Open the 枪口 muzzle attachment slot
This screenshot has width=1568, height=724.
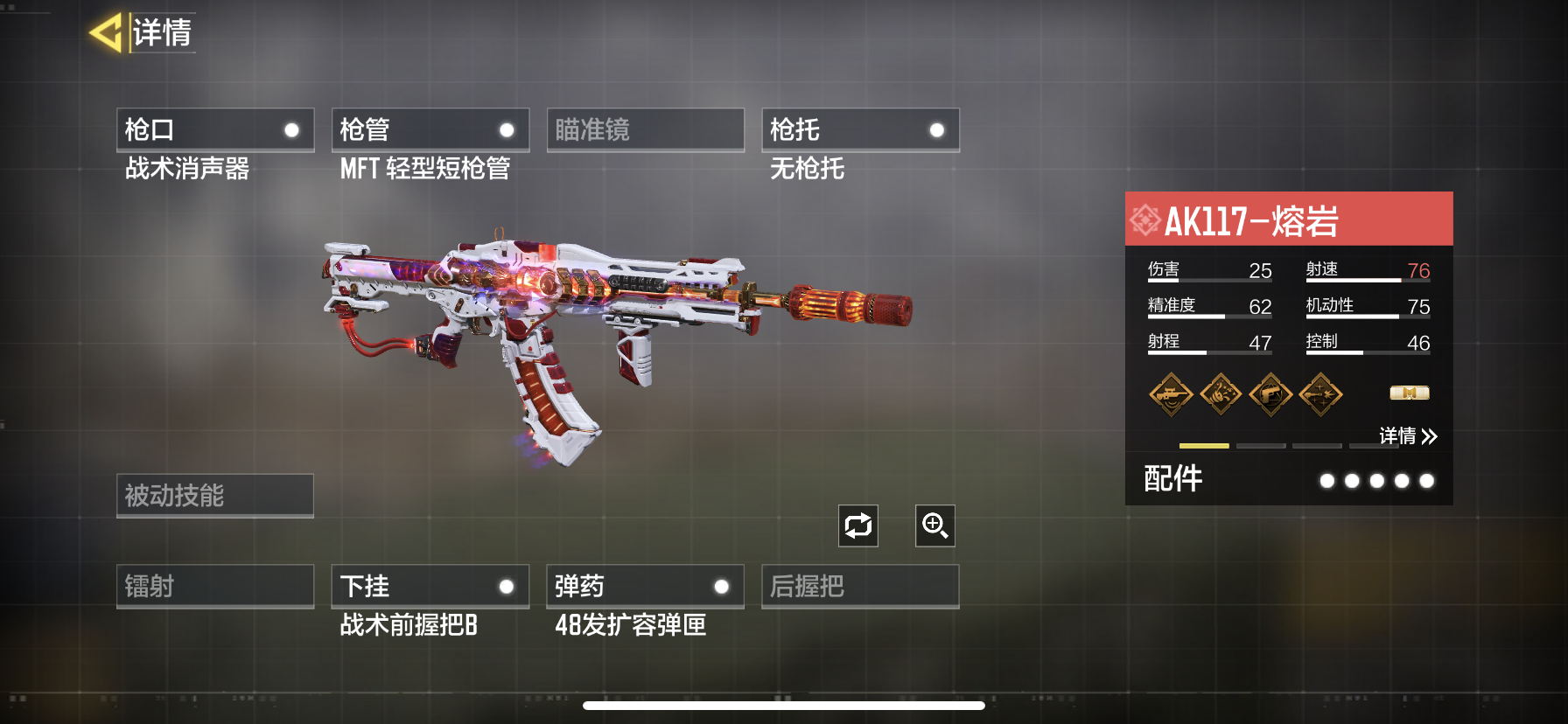[x=215, y=130]
